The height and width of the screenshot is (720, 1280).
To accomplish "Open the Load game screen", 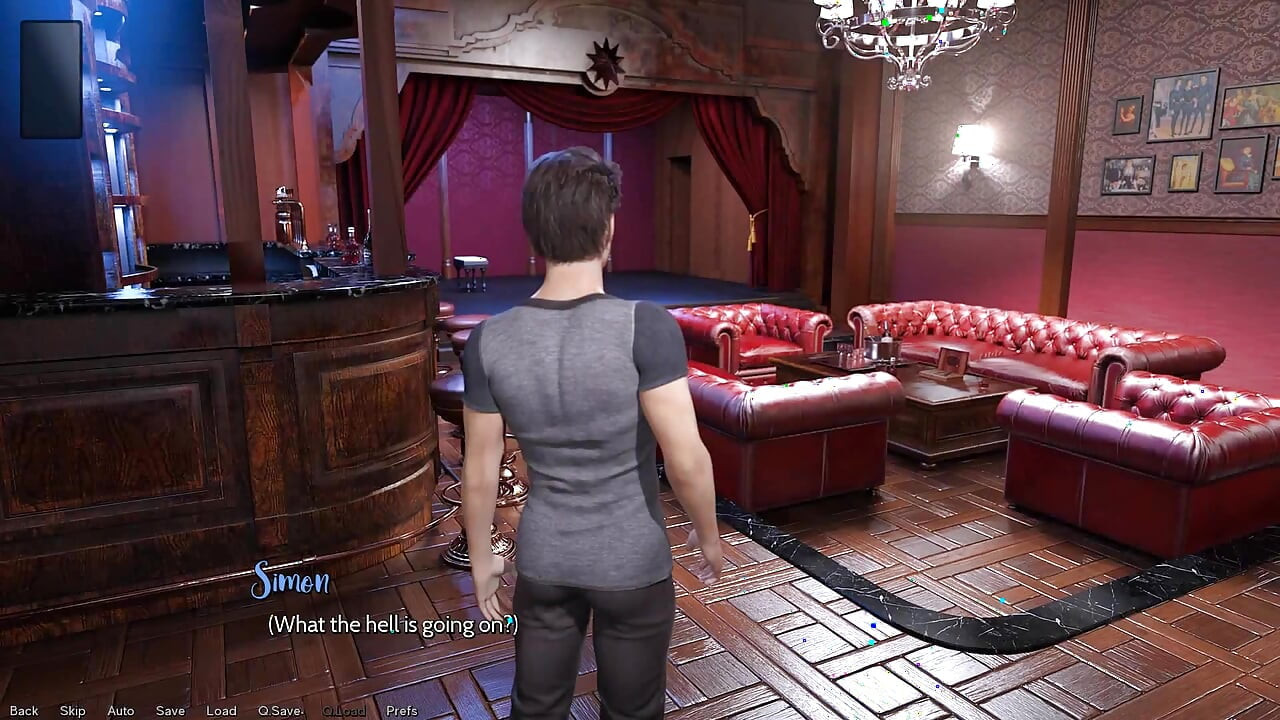I will coord(221,711).
